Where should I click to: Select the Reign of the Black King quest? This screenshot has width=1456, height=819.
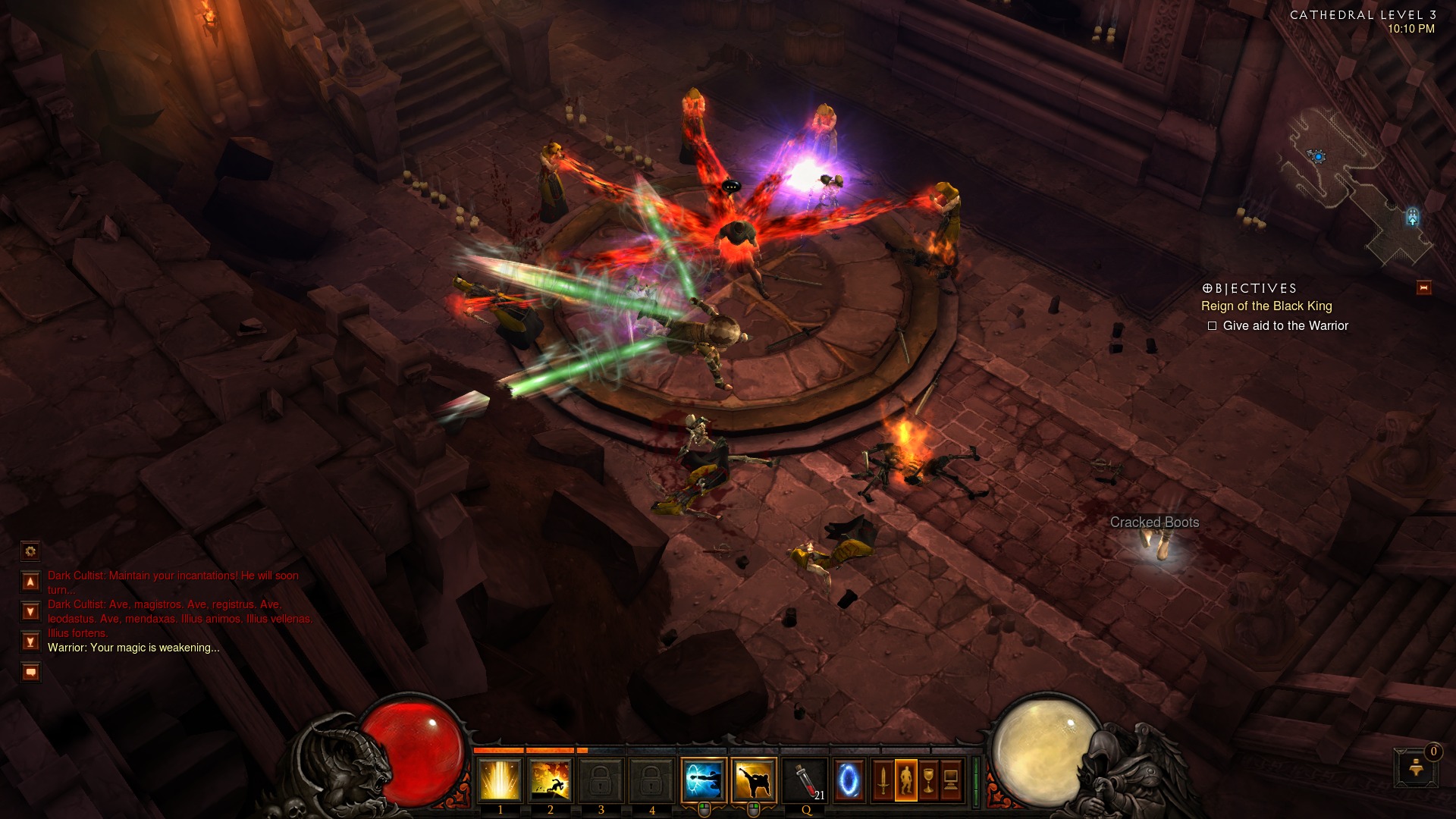1266,306
